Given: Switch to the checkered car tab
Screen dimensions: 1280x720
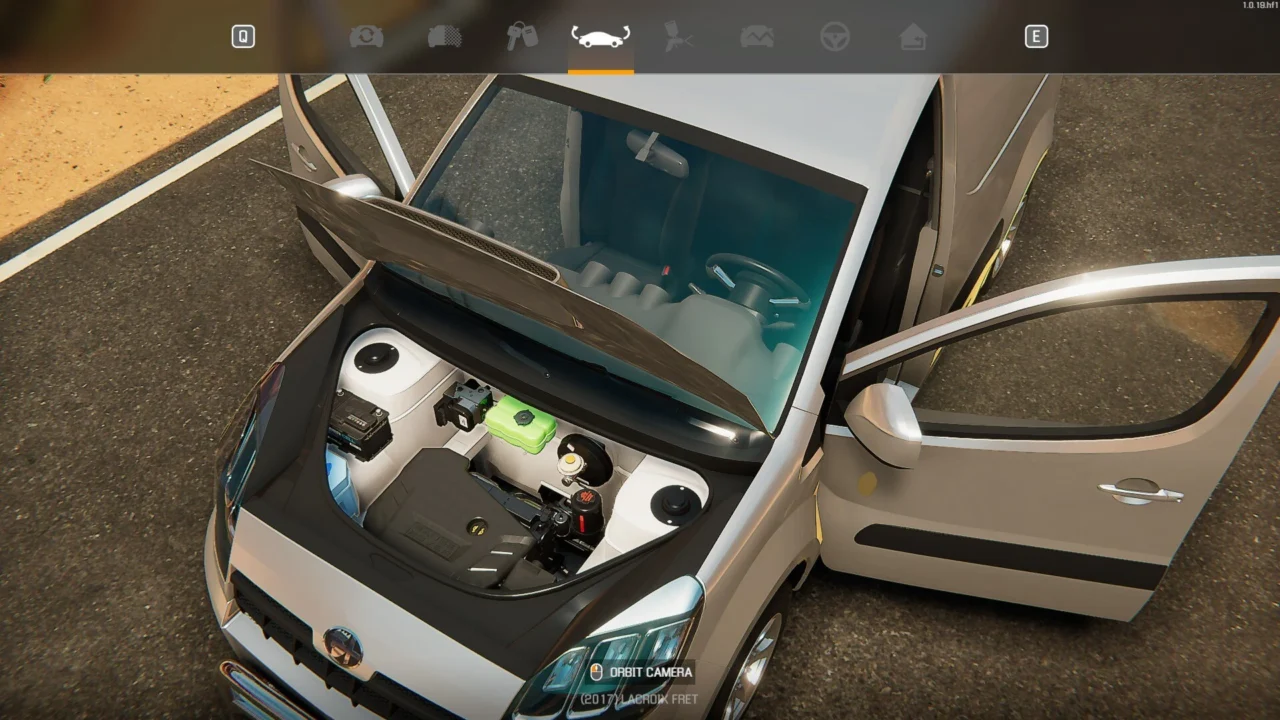Looking at the screenshot, I should click(x=444, y=37).
